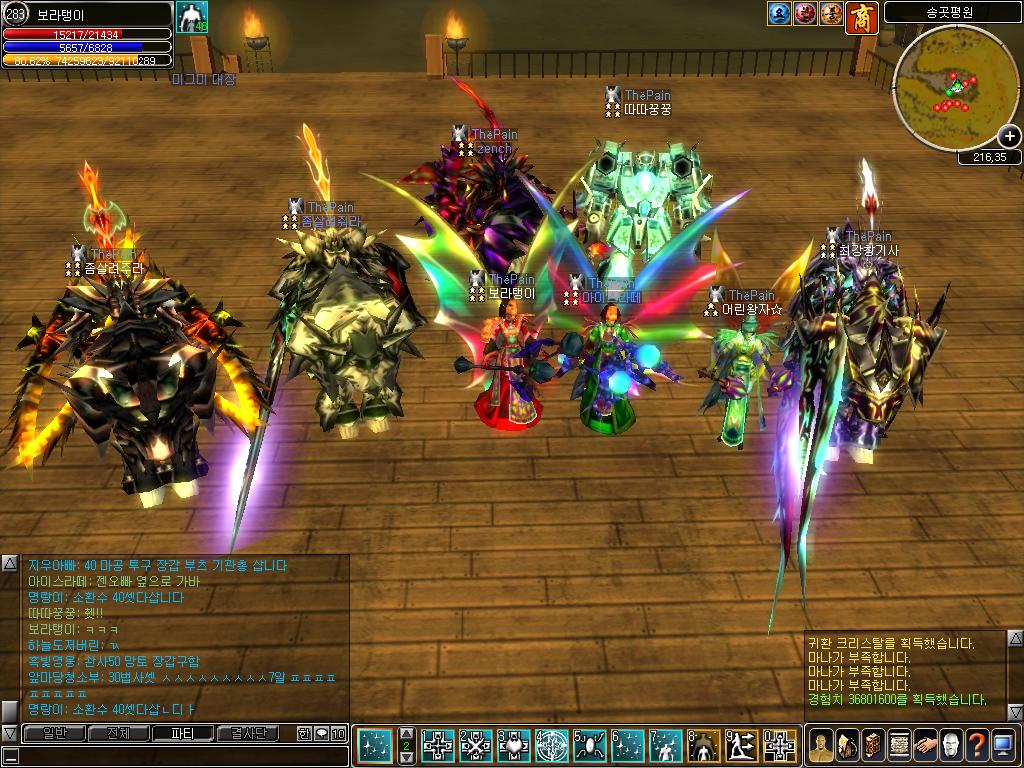This screenshot has width=1024, height=768.
Task: Open the computer monitor system menu
Action: tap(1003, 746)
